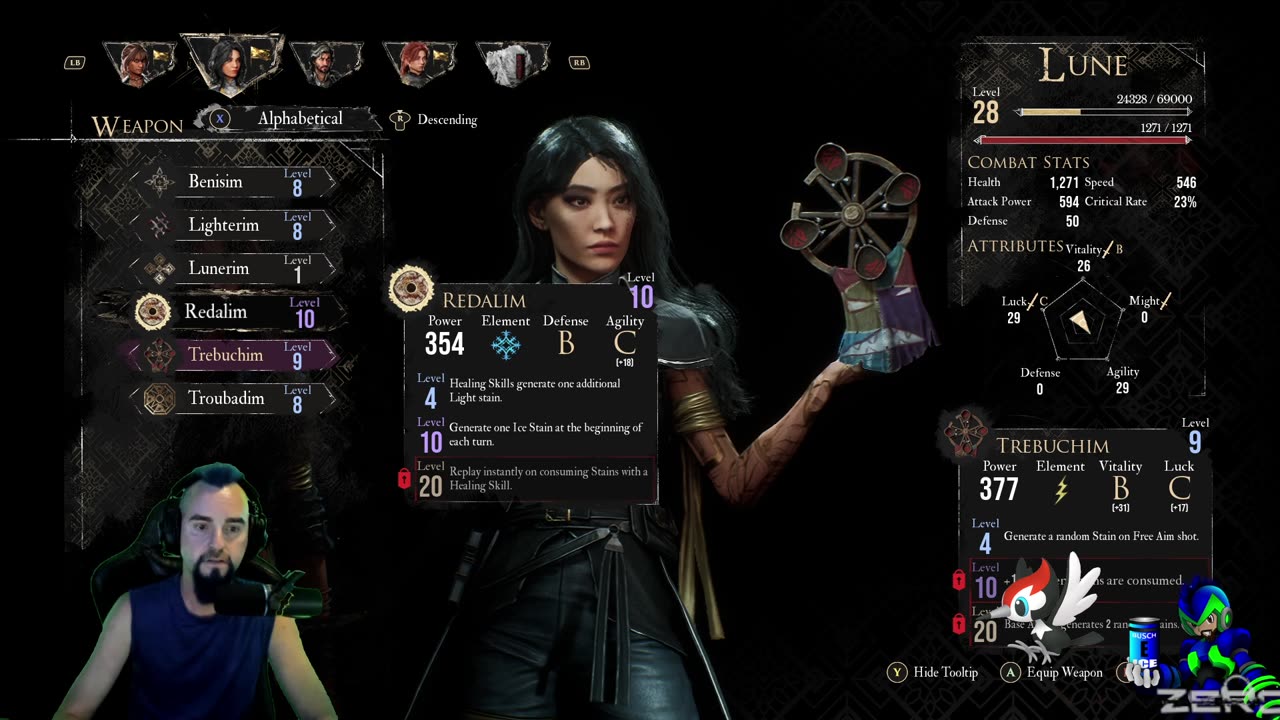1280x720 pixels.
Task: Open the red-haired woman's character tab
Action: (419, 62)
